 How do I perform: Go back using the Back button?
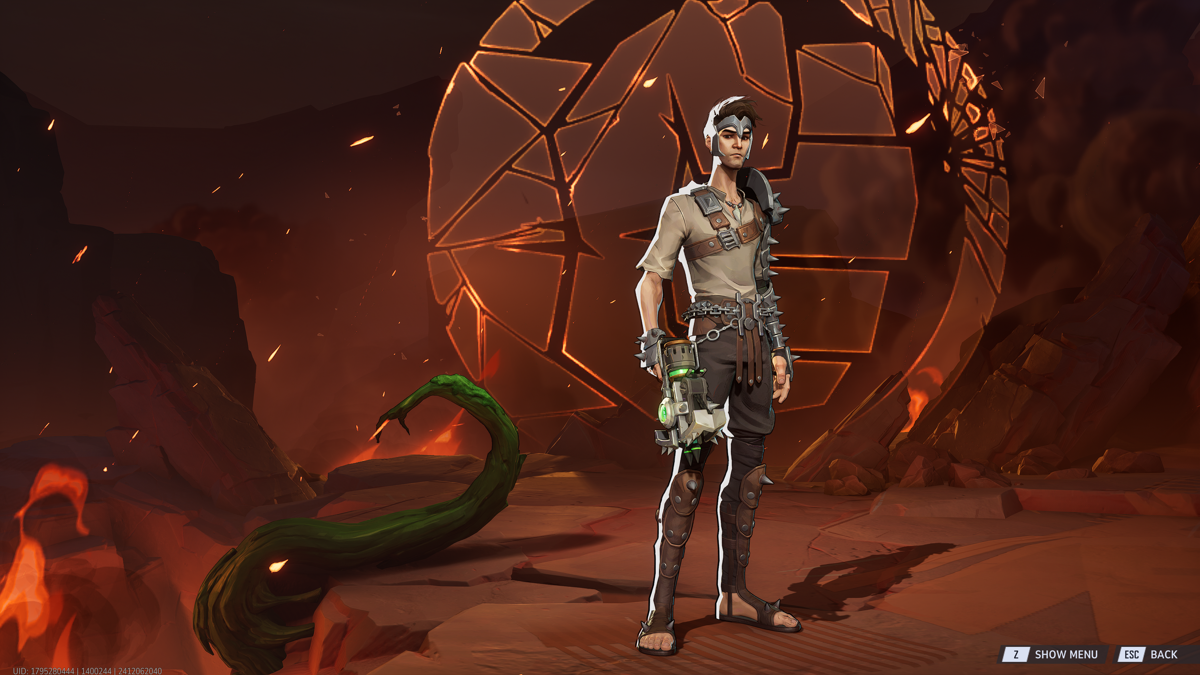1151,654
